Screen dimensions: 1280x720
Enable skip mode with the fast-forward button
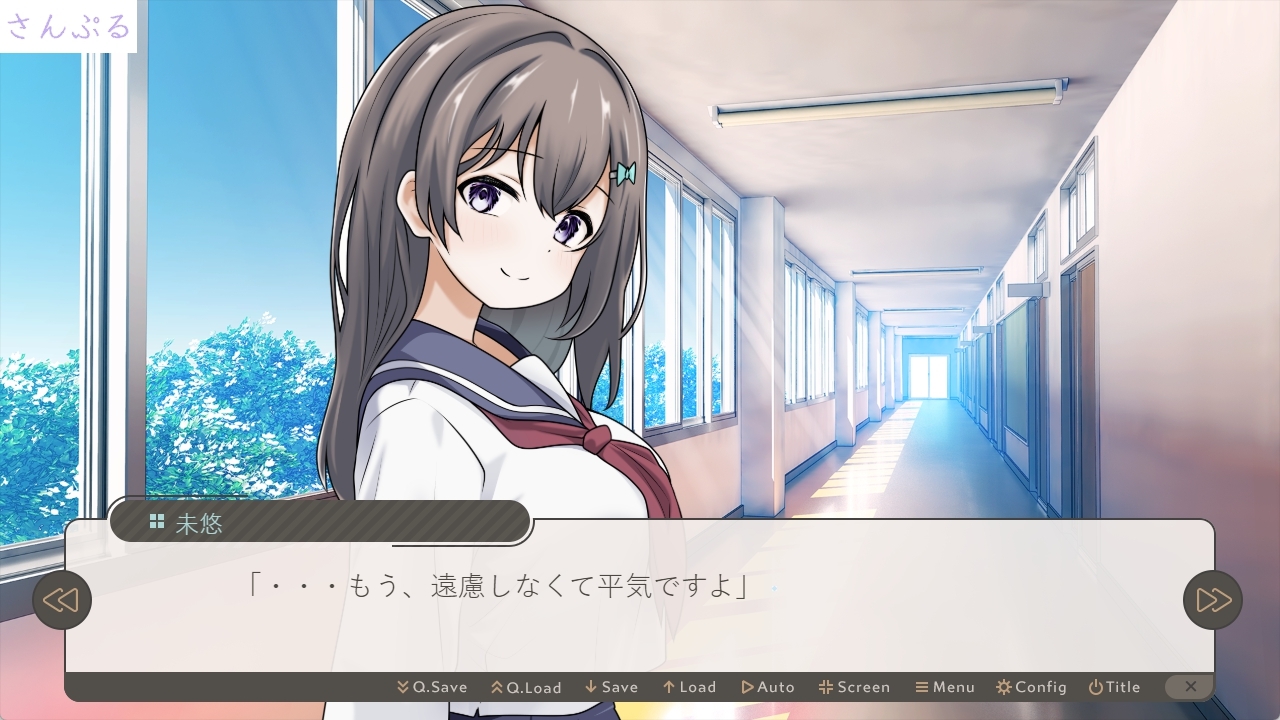pyautogui.click(x=1212, y=600)
